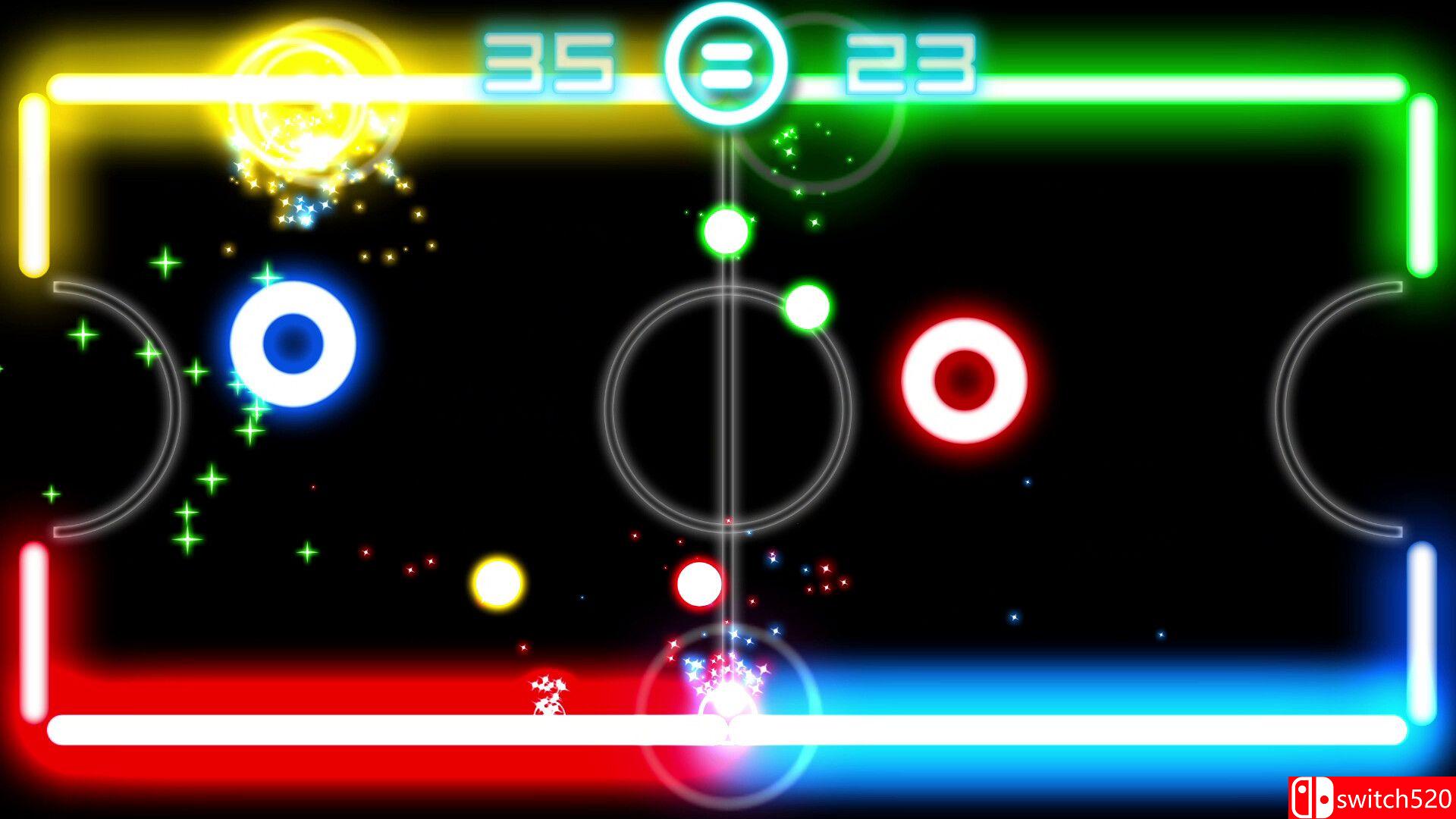Click the green puck near center line
This screenshot has height=819, width=1456.
tap(726, 234)
